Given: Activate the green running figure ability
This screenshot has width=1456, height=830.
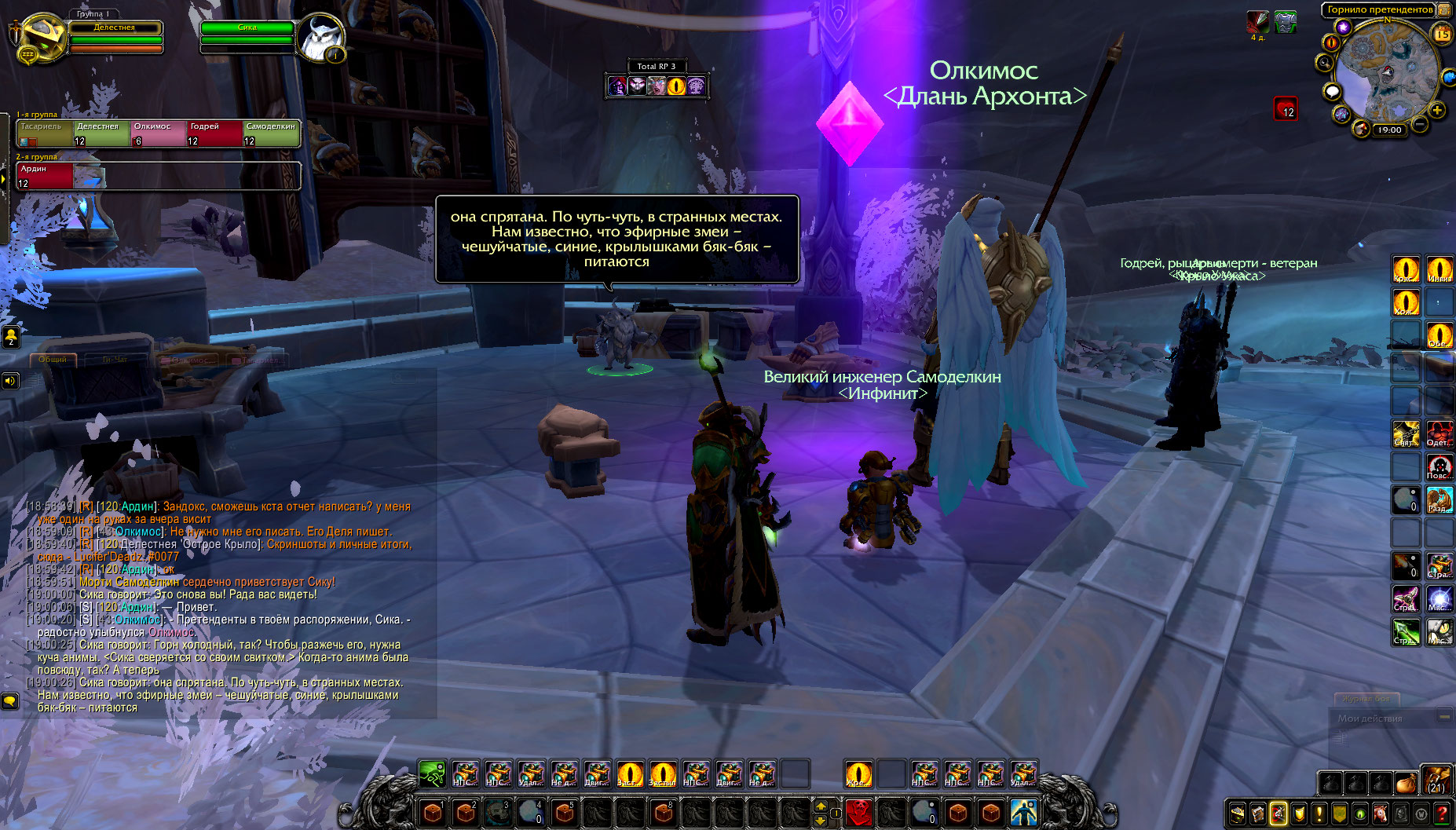Looking at the screenshot, I should (x=432, y=774).
